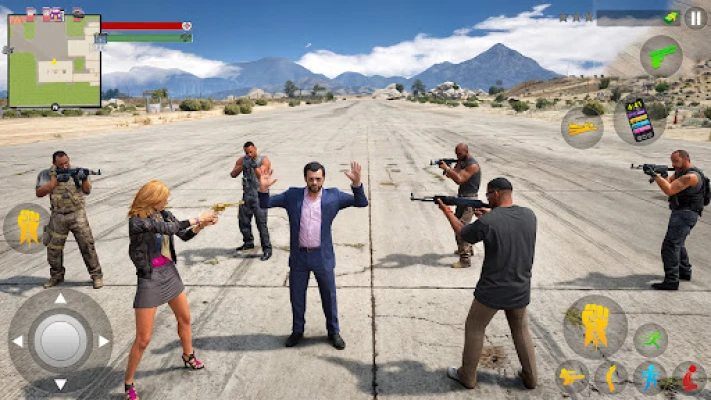Image resolution: width=711 pixels, height=400 pixels.
Task: Open the minimap
Action: coord(54,61)
